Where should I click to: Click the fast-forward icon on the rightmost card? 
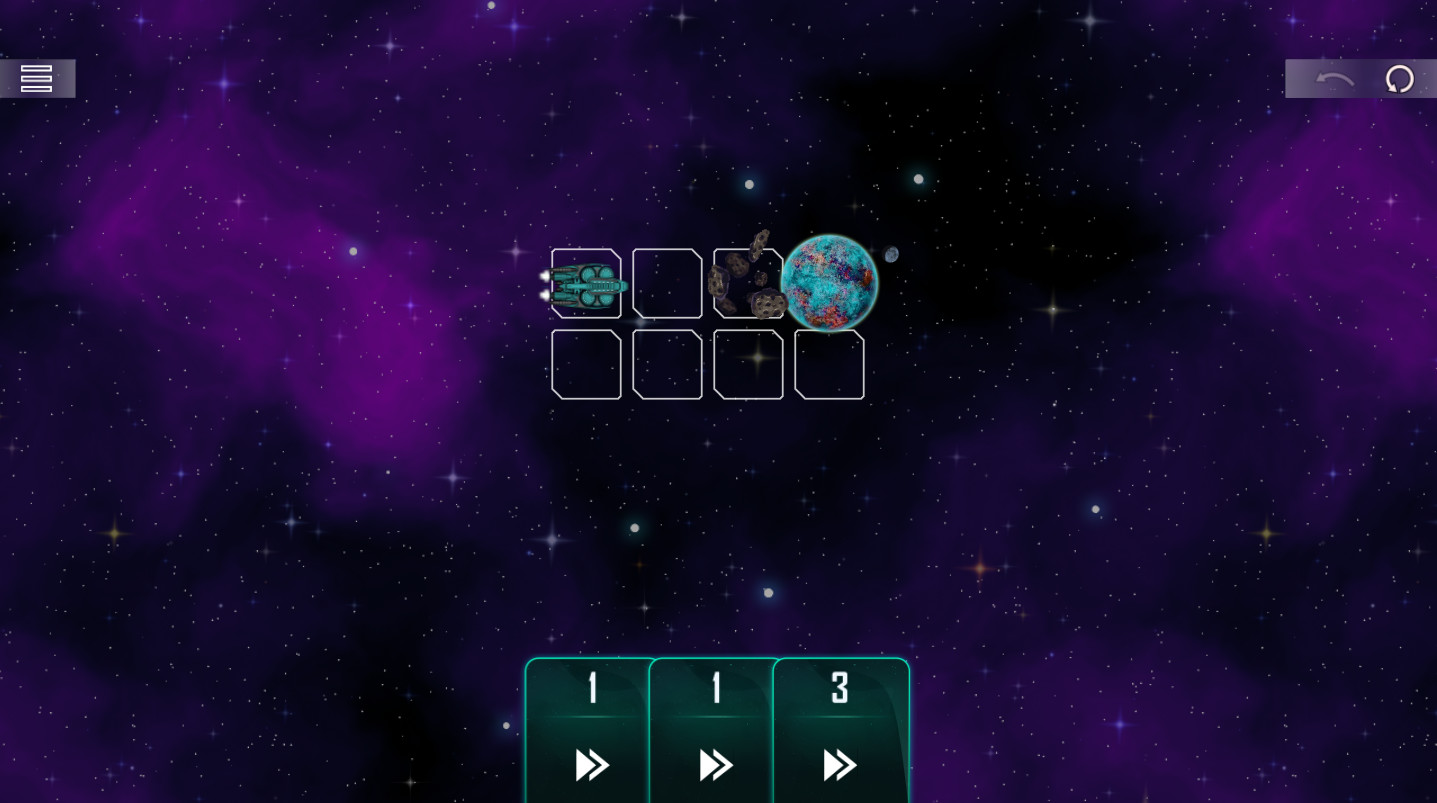[x=839, y=765]
